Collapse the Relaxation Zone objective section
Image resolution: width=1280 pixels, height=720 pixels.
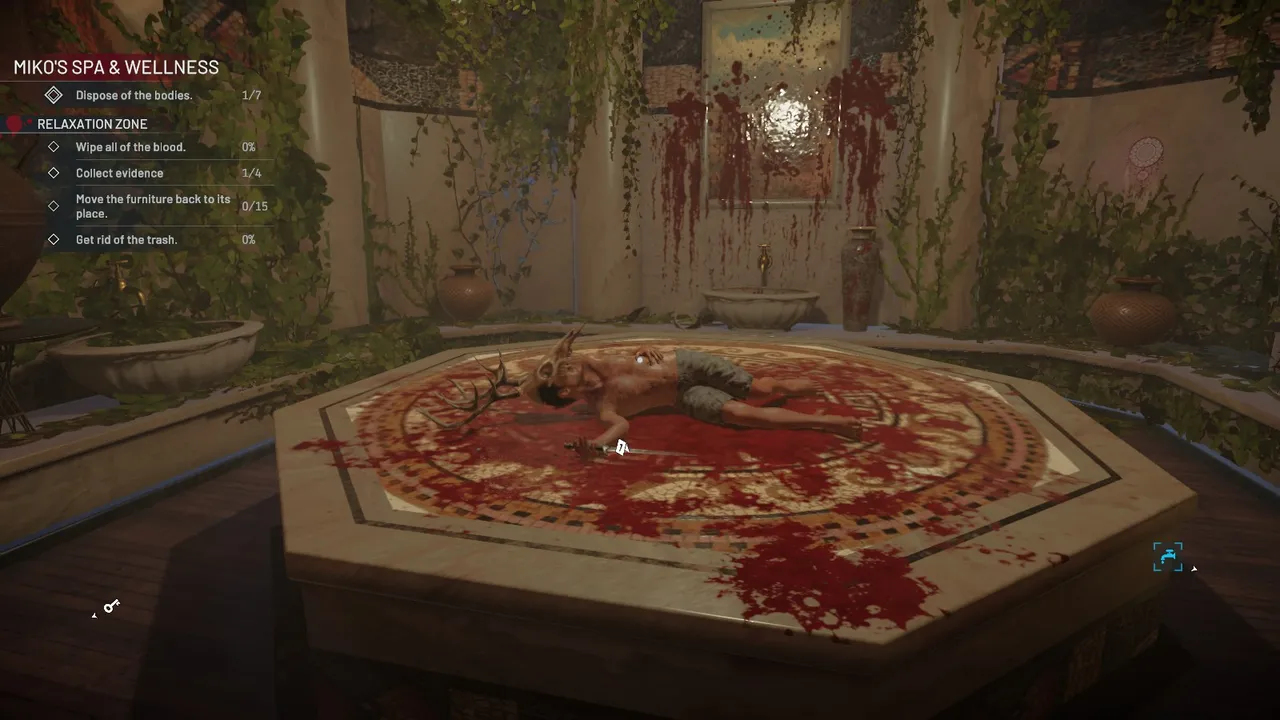92,123
